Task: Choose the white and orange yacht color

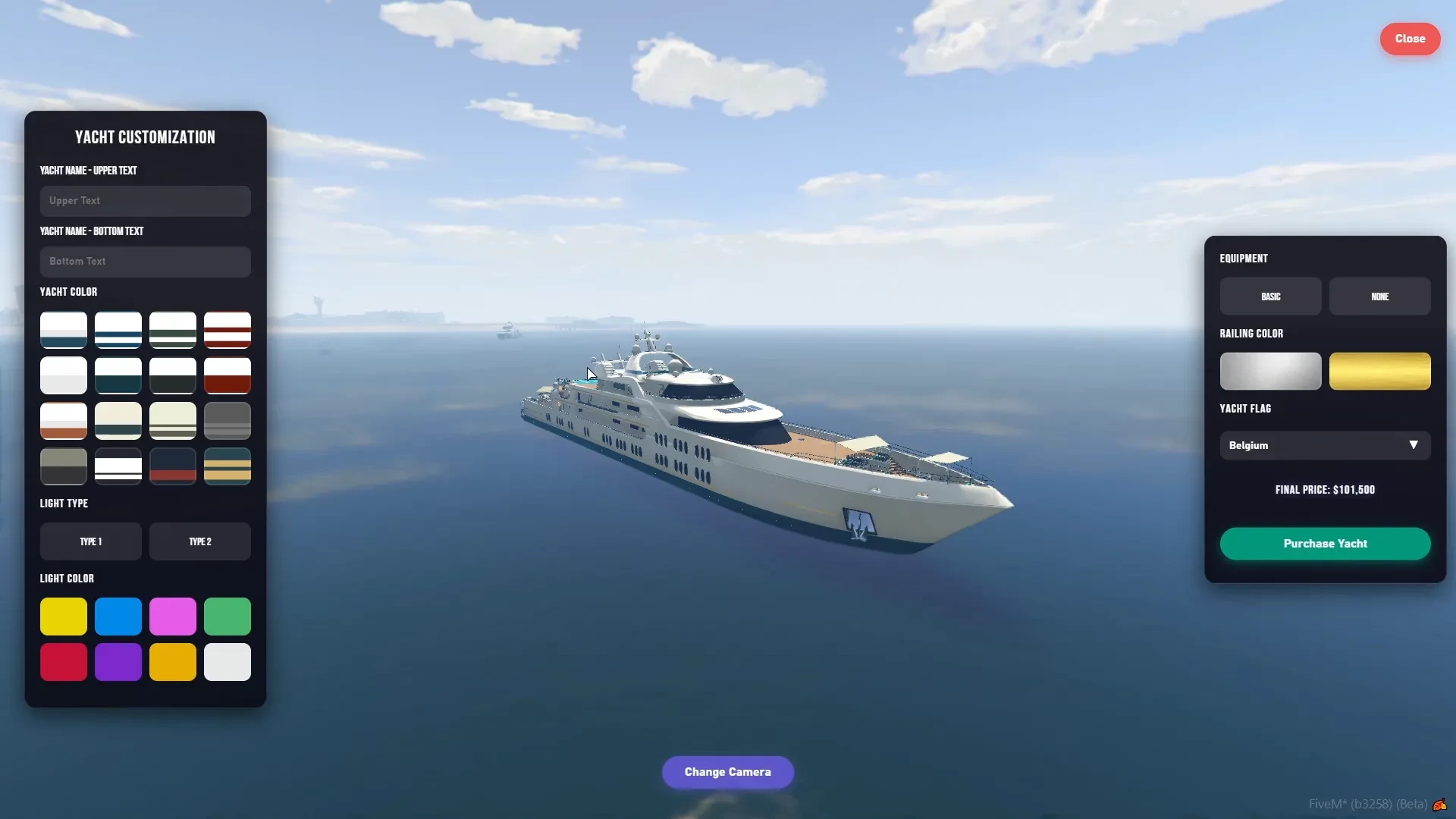Action: point(64,421)
